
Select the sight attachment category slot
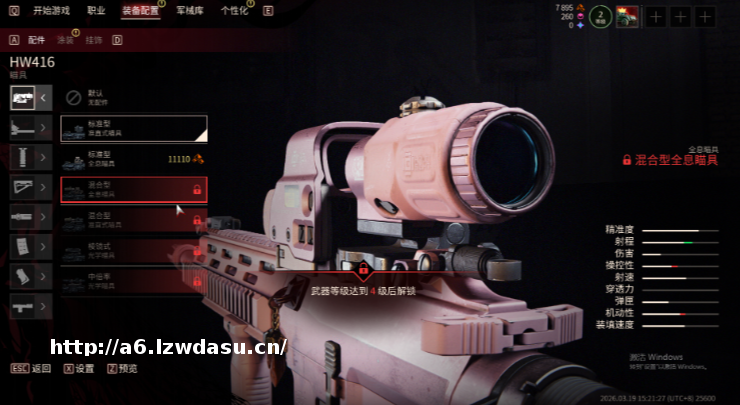click(x=23, y=97)
